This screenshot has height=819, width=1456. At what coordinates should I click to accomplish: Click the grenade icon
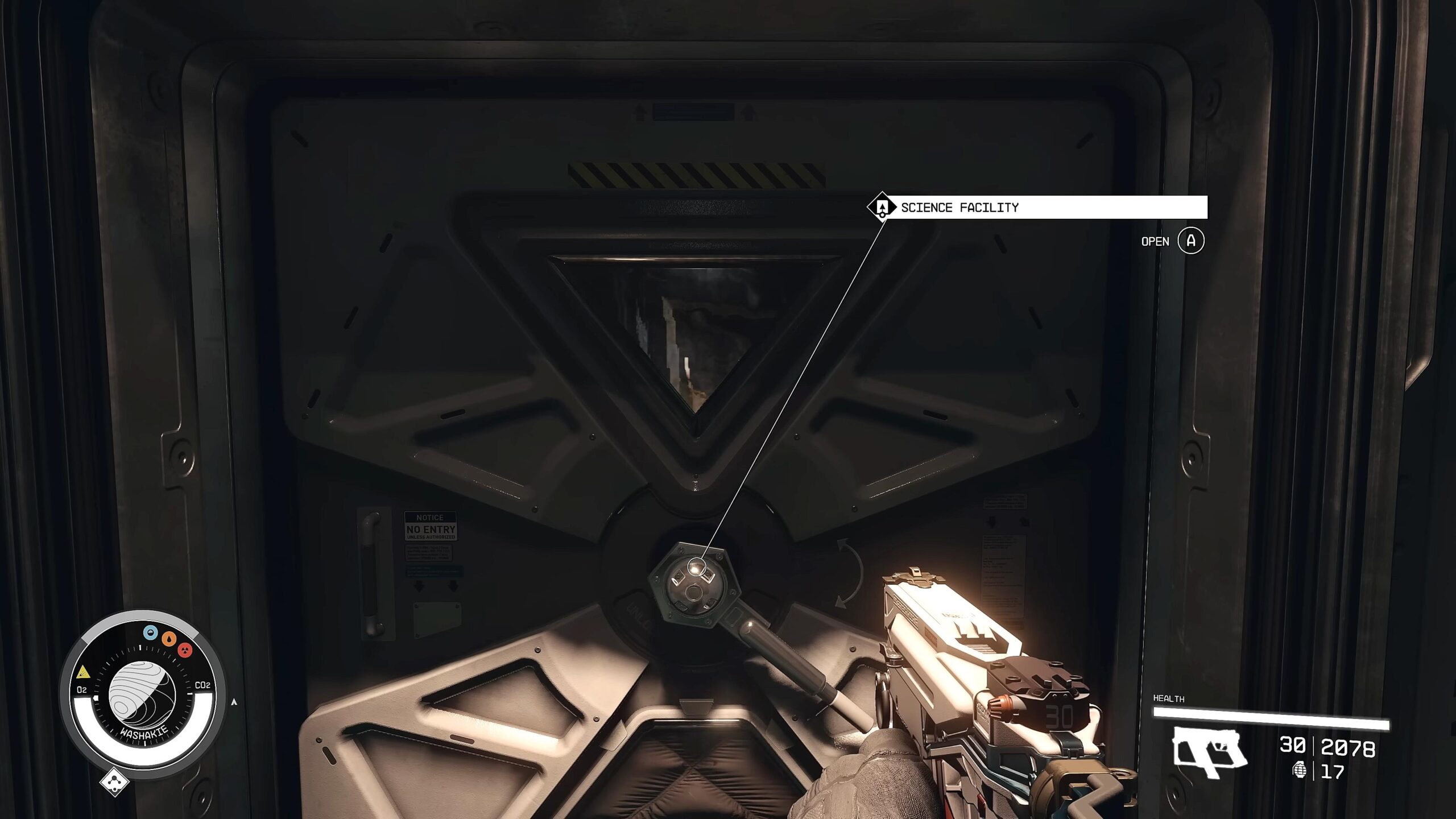(x=1299, y=771)
